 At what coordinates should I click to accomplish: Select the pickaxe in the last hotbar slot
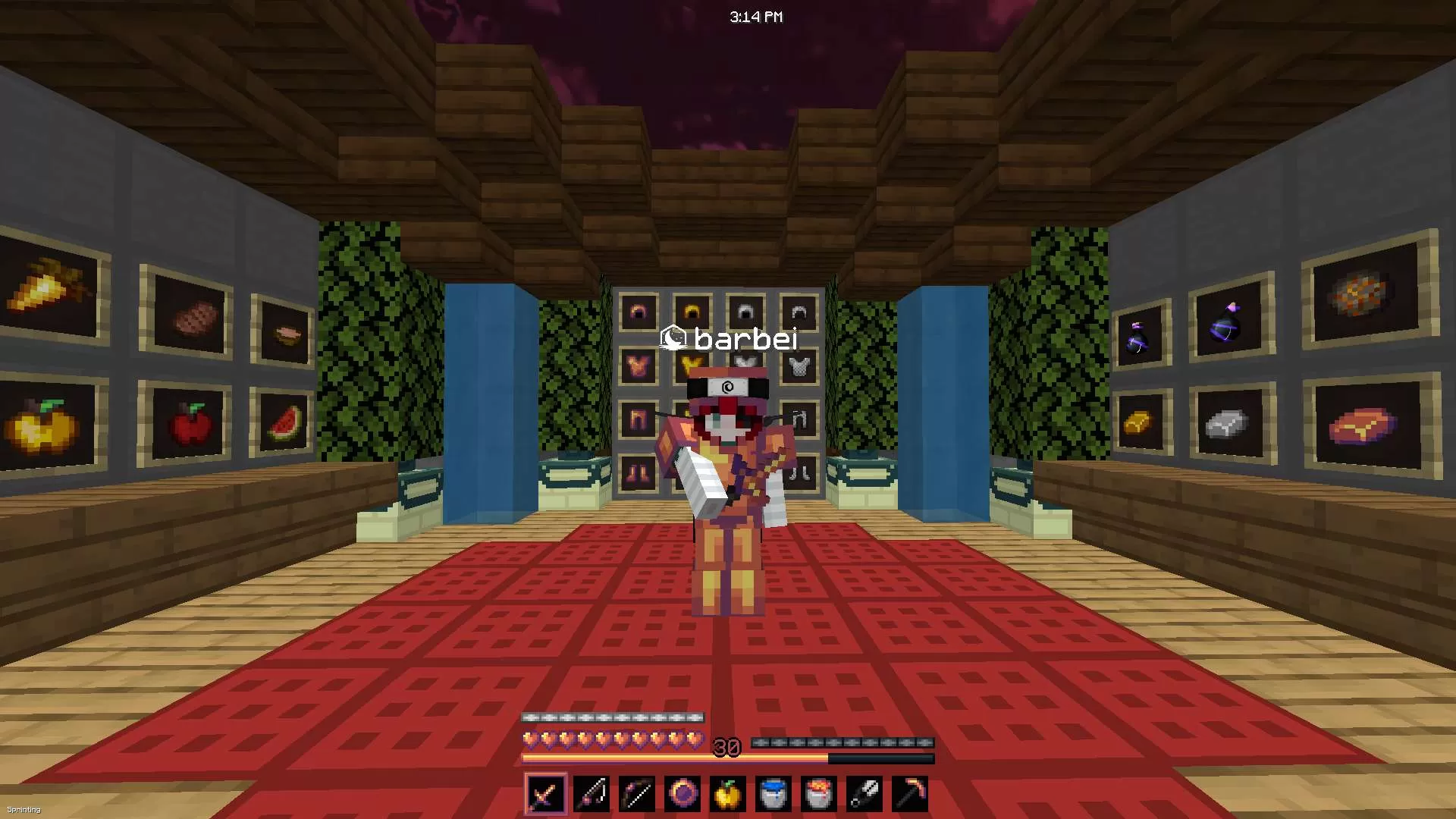click(910, 793)
